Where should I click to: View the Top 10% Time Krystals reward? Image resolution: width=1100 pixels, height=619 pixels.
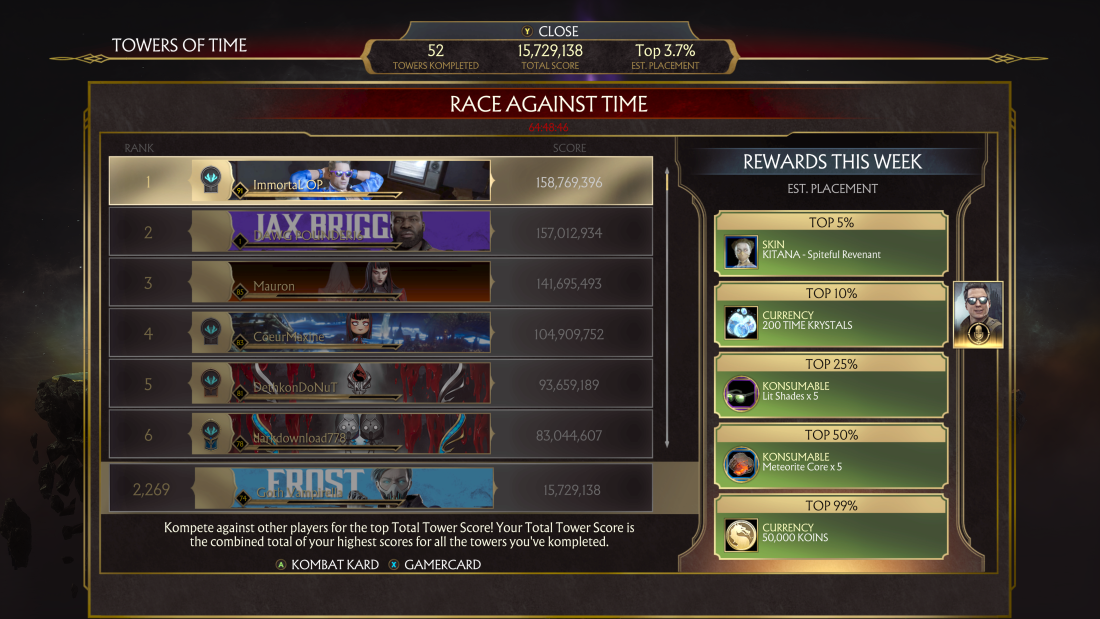pyautogui.click(x=831, y=315)
